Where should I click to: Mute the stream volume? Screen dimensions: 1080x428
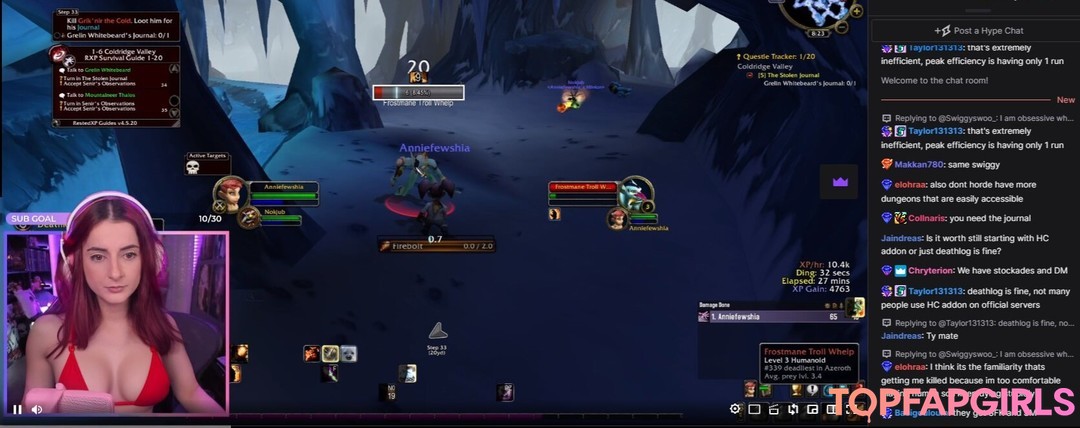pyautogui.click(x=37, y=409)
